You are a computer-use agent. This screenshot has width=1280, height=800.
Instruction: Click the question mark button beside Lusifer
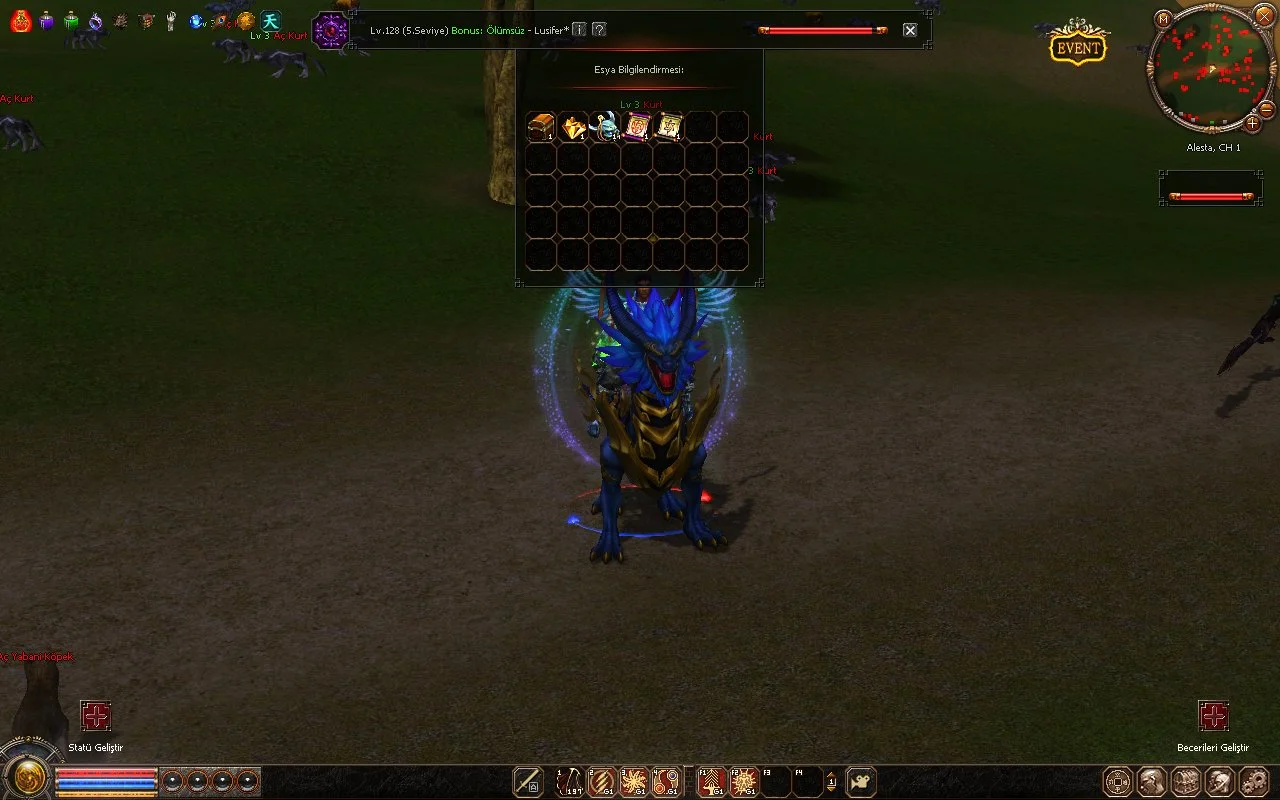tap(598, 30)
